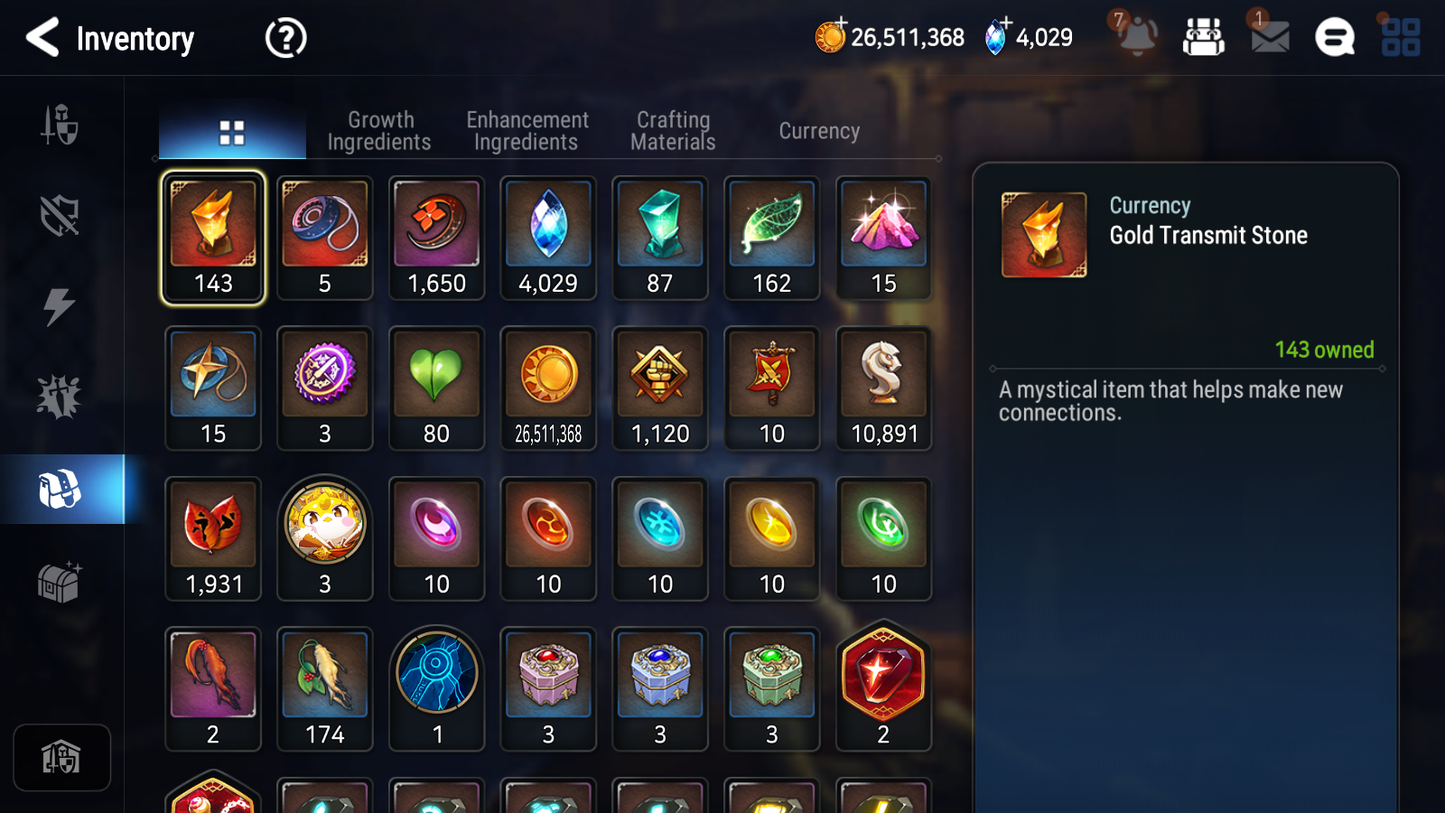Select the blue Skystone item showing 4,029

548,238
